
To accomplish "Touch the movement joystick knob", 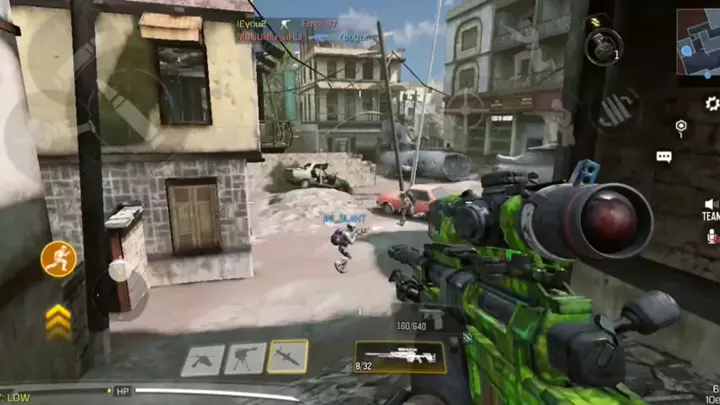I will [118, 271].
